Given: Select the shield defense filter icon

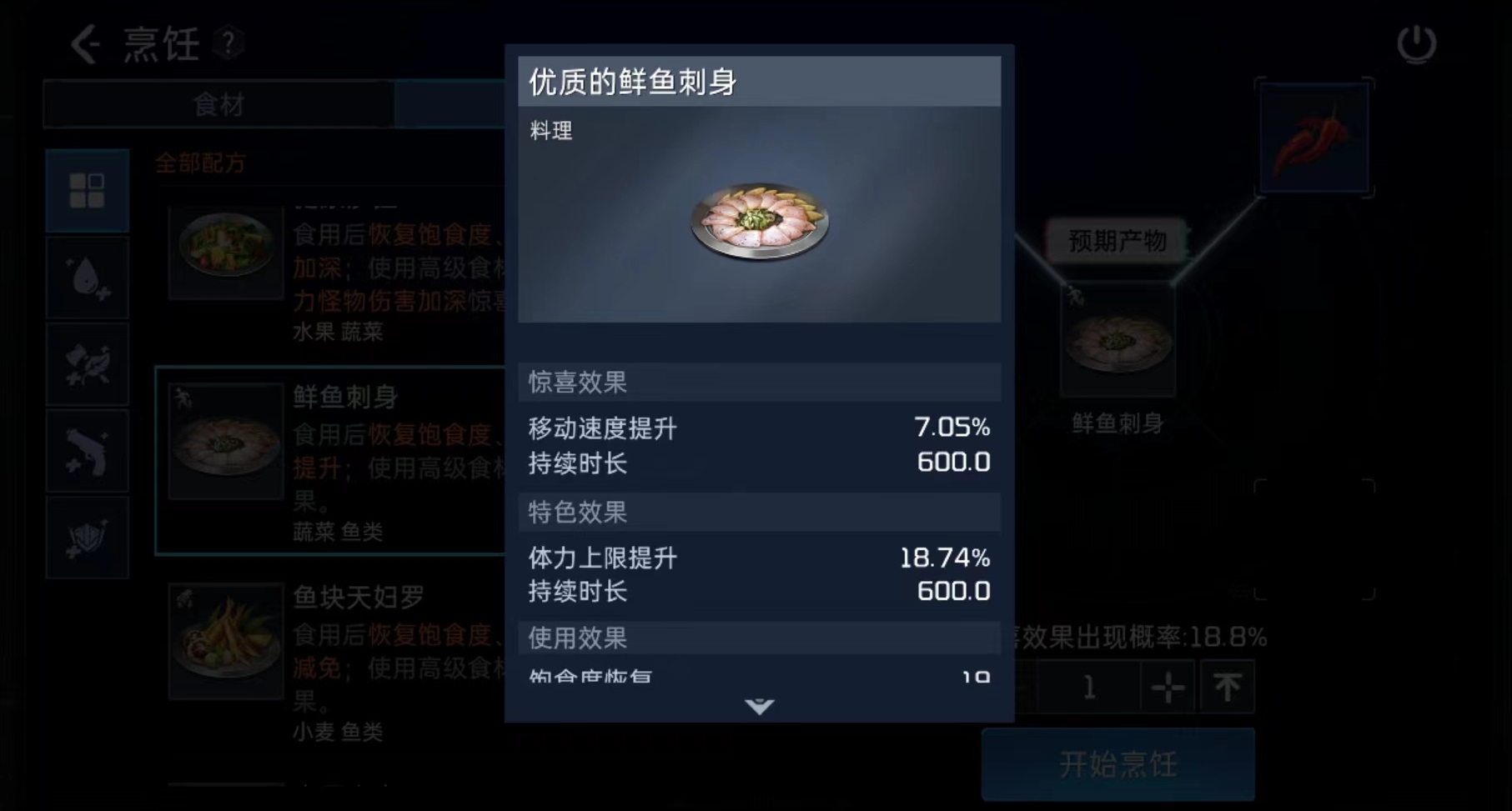Looking at the screenshot, I should click(86, 538).
